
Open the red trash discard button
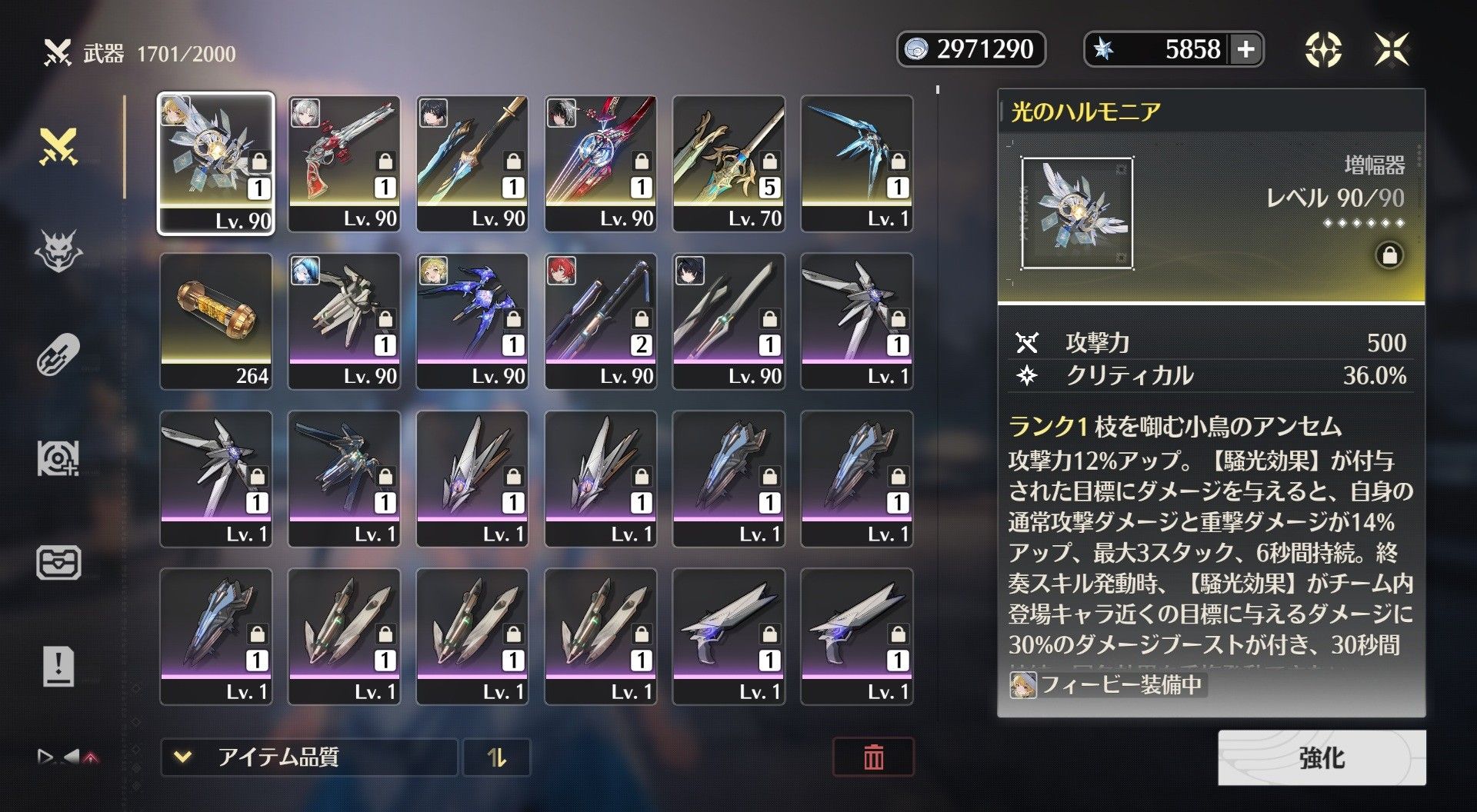coord(873,757)
